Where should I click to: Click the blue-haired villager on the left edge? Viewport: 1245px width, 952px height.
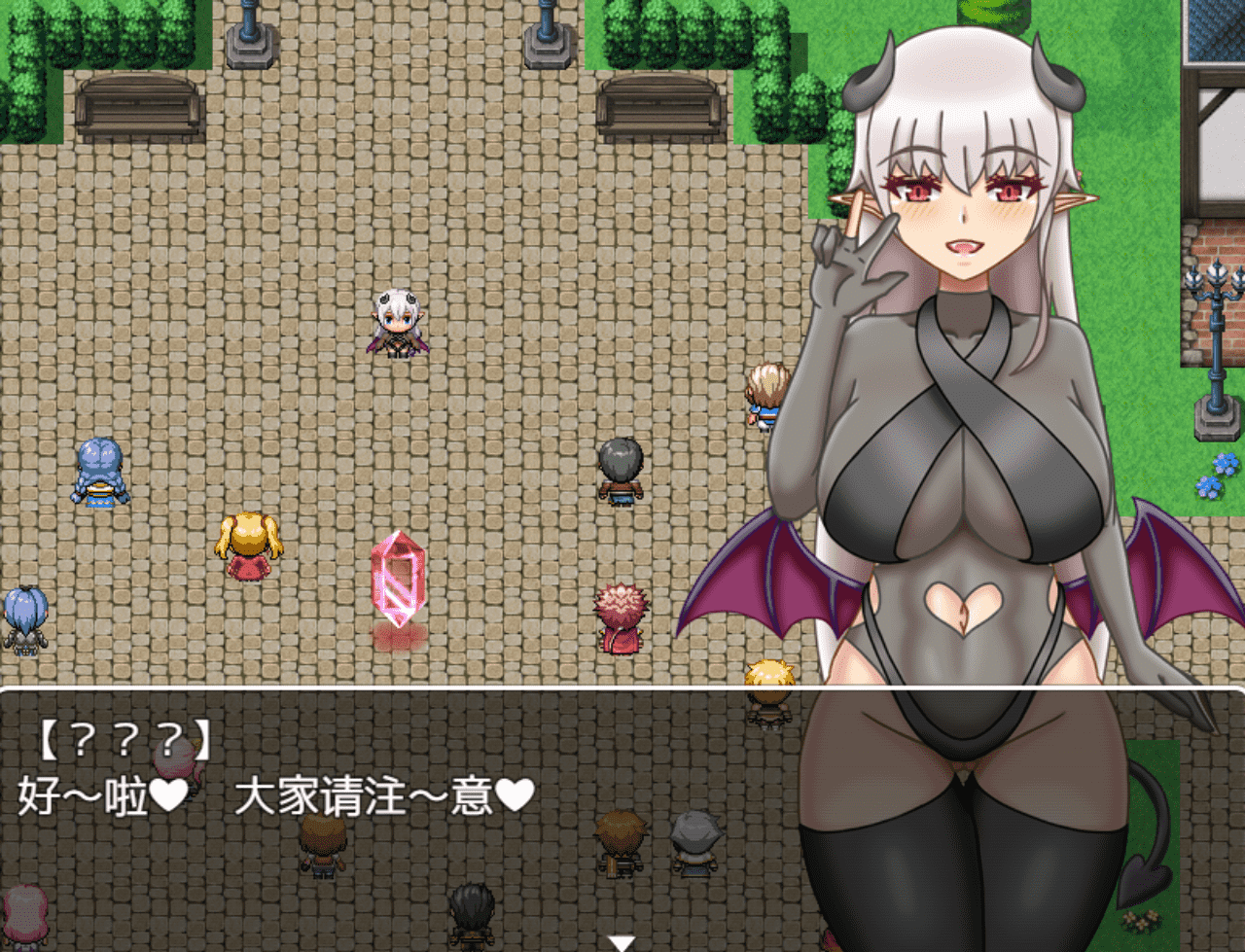tap(24, 613)
